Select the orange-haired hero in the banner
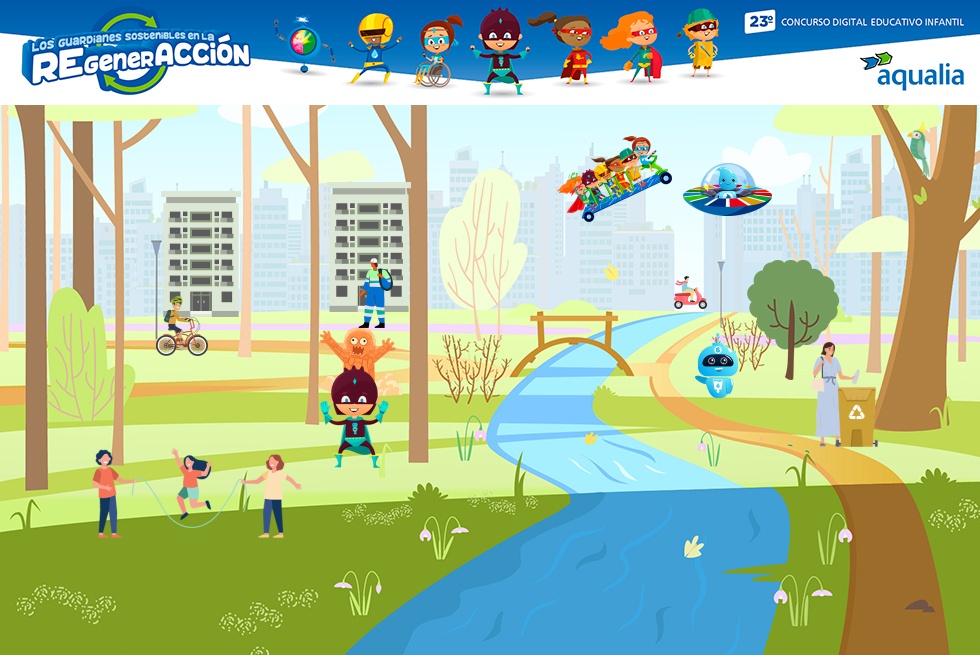Screen dimensions: 980x655 click(x=635, y=48)
